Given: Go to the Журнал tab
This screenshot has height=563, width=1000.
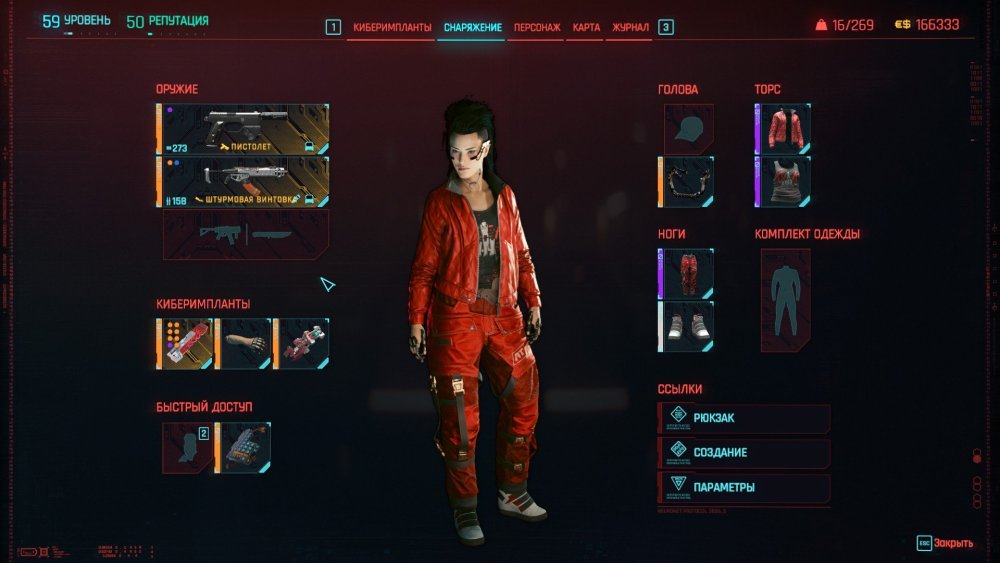Looking at the screenshot, I should pos(630,27).
